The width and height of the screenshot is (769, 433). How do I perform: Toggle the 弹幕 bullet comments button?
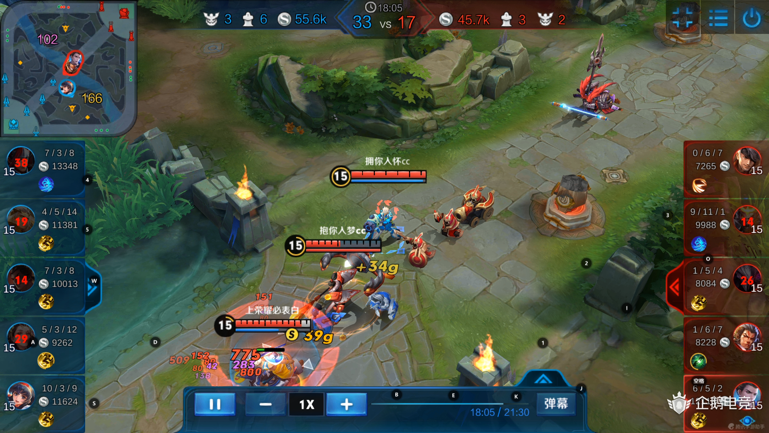pyautogui.click(x=556, y=403)
